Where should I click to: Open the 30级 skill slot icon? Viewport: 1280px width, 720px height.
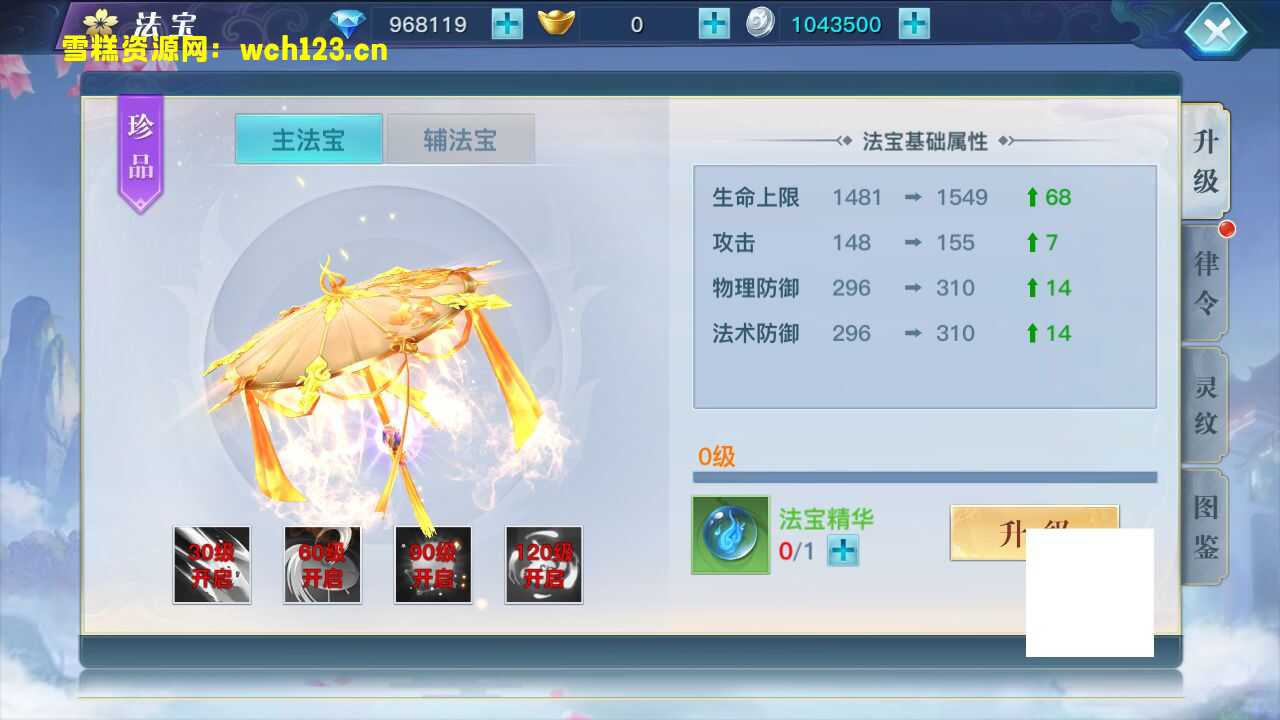pos(212,565)
